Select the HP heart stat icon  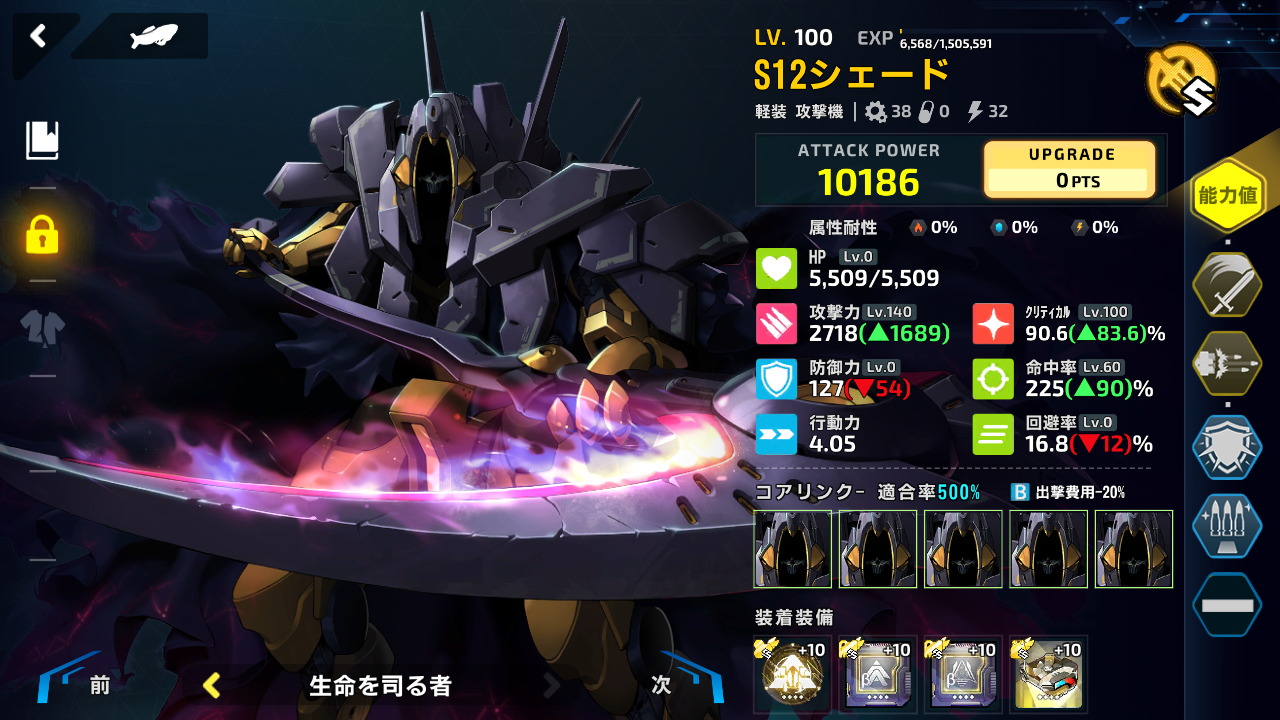[x=776, y=268]
